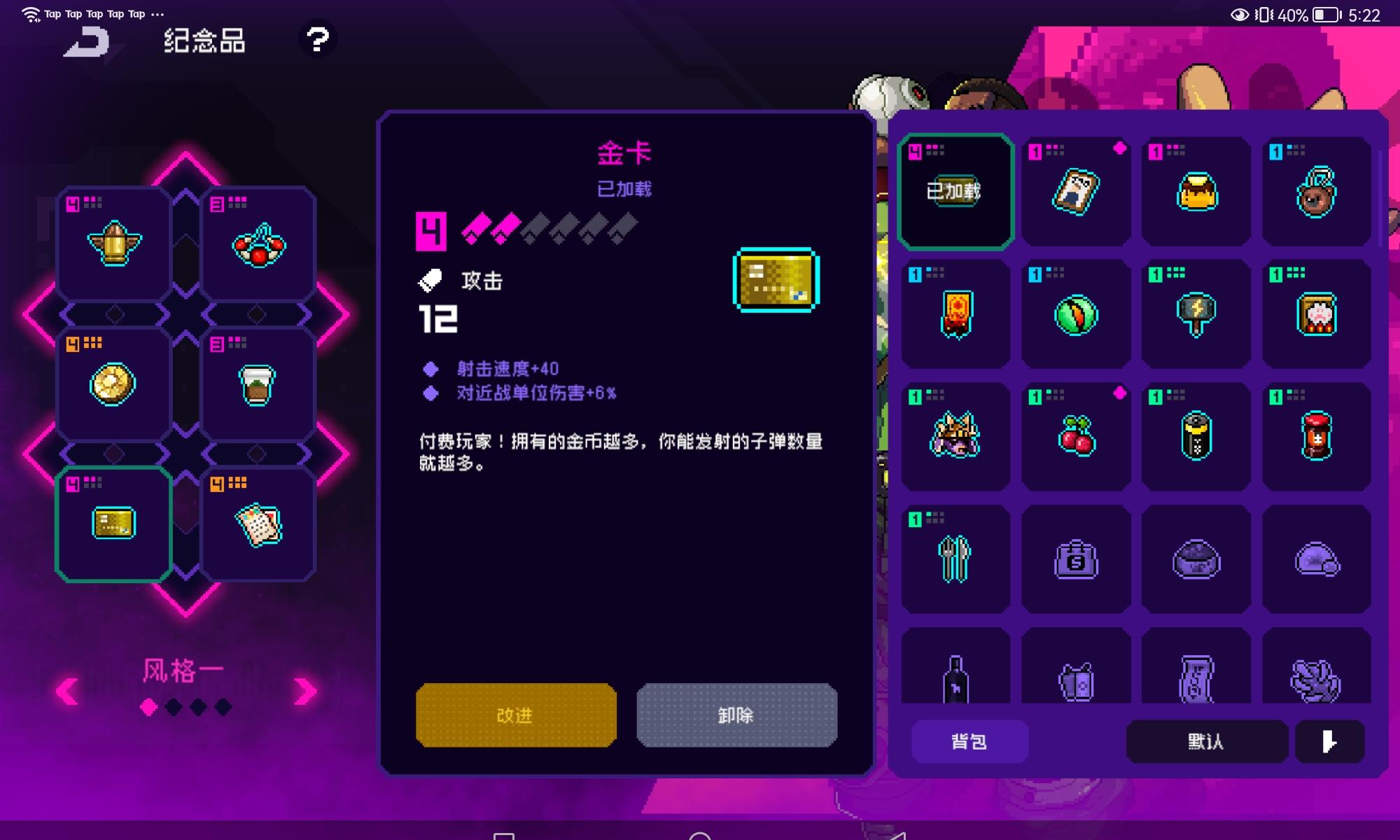
Task: Select the cherries souvenir on the left grid
Action: coord(258,243)
